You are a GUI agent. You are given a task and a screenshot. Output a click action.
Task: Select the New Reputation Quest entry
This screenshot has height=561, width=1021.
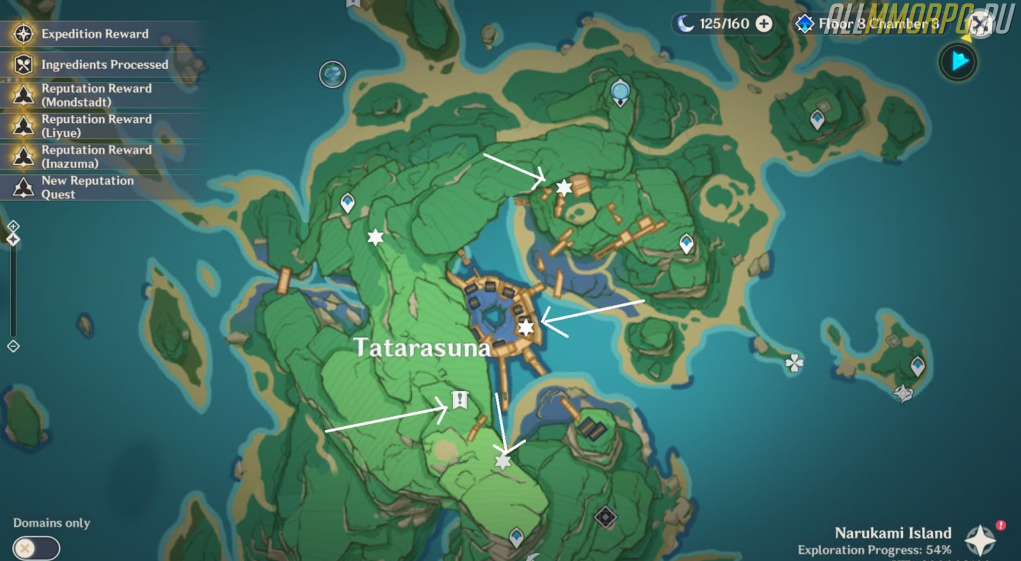(x=87, y=187)
